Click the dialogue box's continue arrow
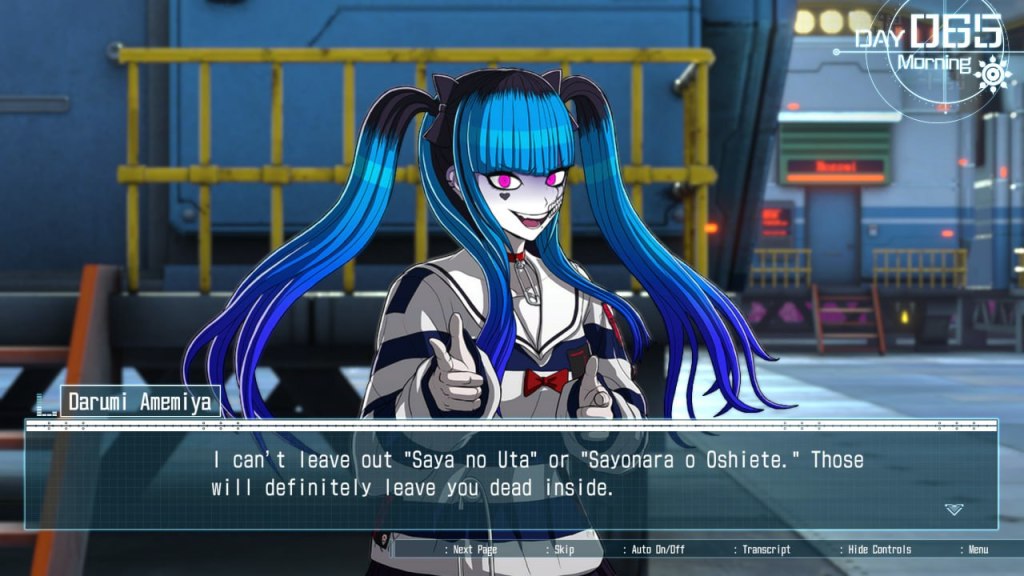 tap(954, 509)
